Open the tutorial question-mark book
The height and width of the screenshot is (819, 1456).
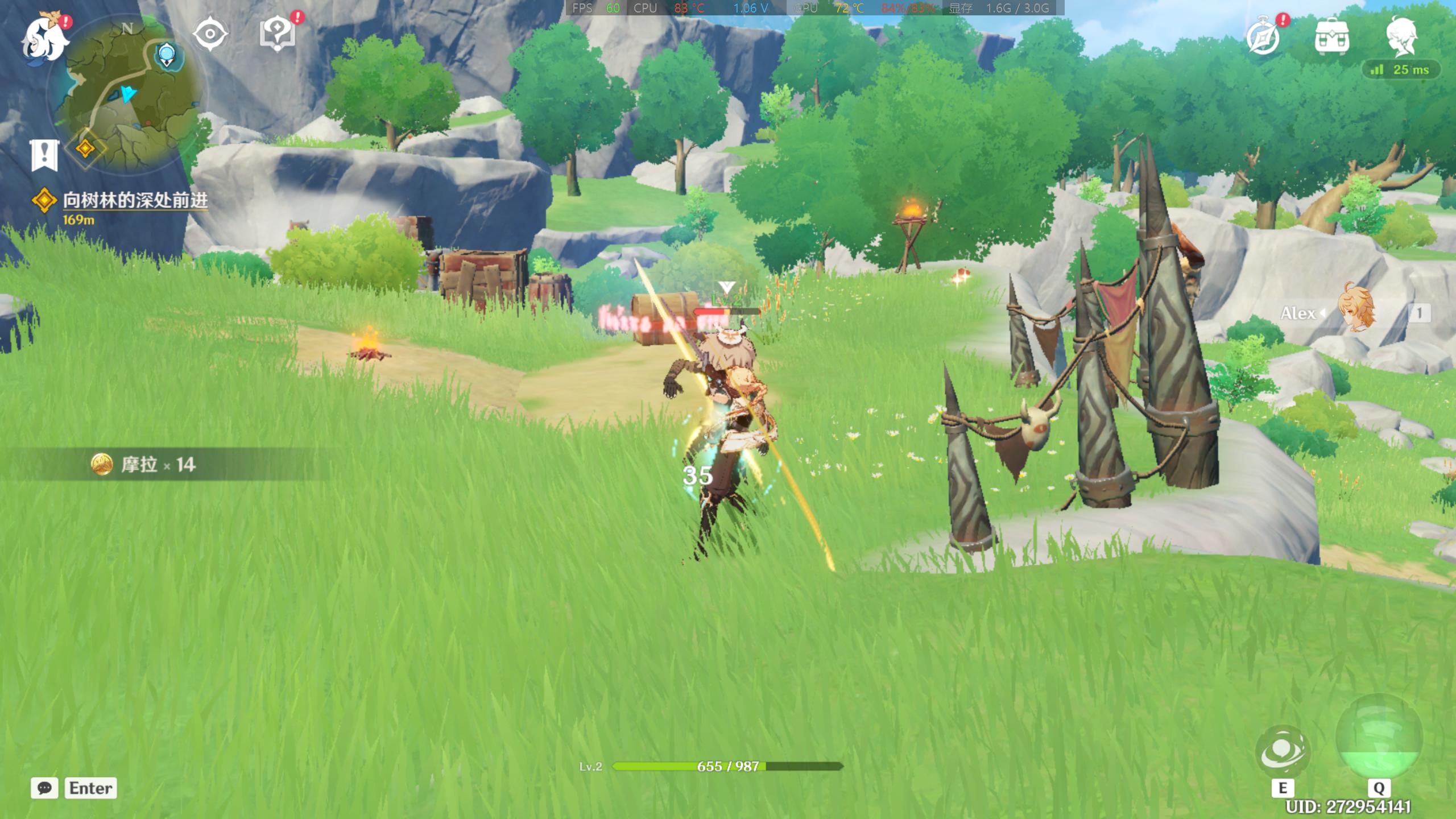click(278, 34)
